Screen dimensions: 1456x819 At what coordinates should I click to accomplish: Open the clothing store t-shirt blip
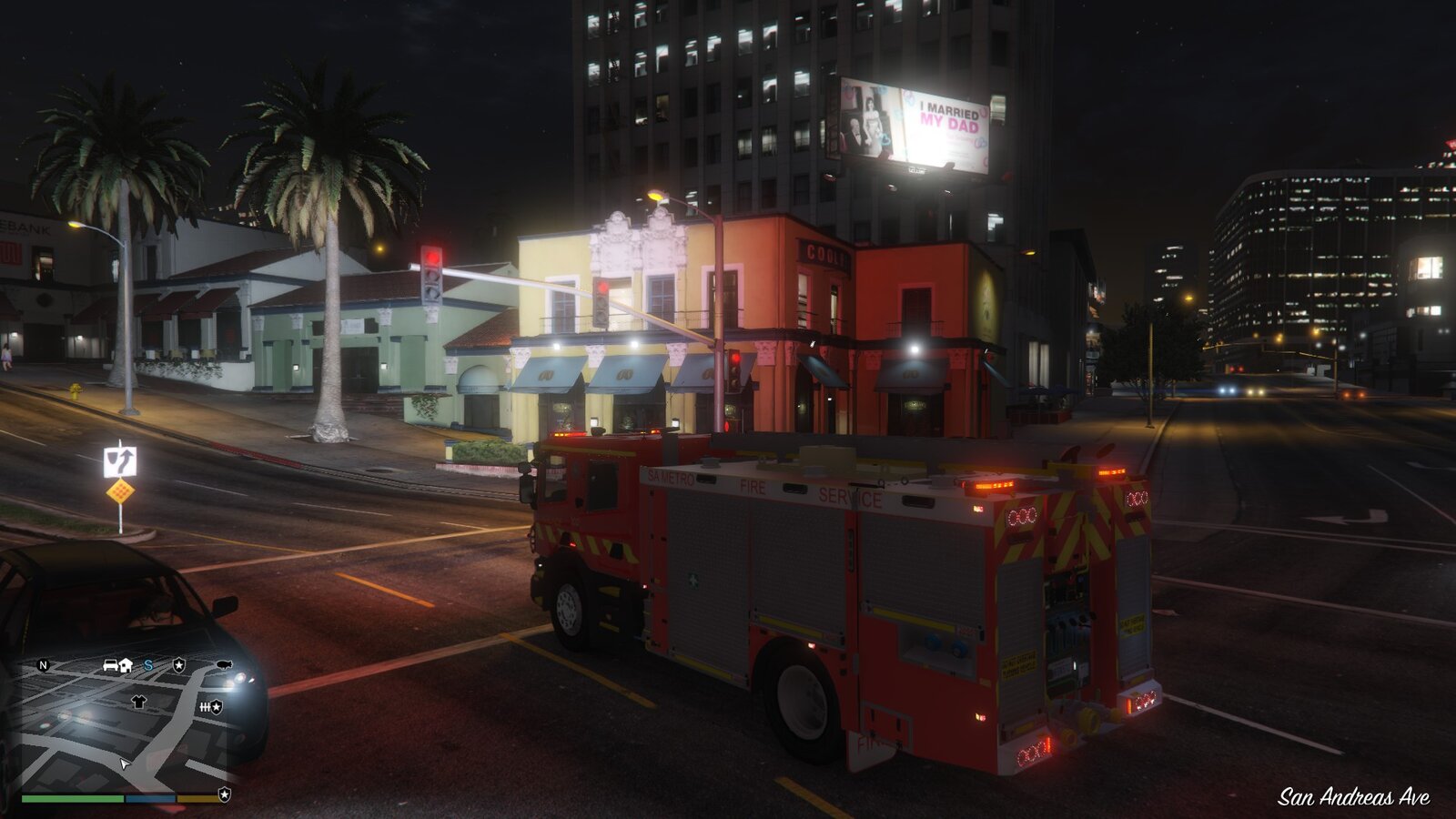[x=138, y=701]
